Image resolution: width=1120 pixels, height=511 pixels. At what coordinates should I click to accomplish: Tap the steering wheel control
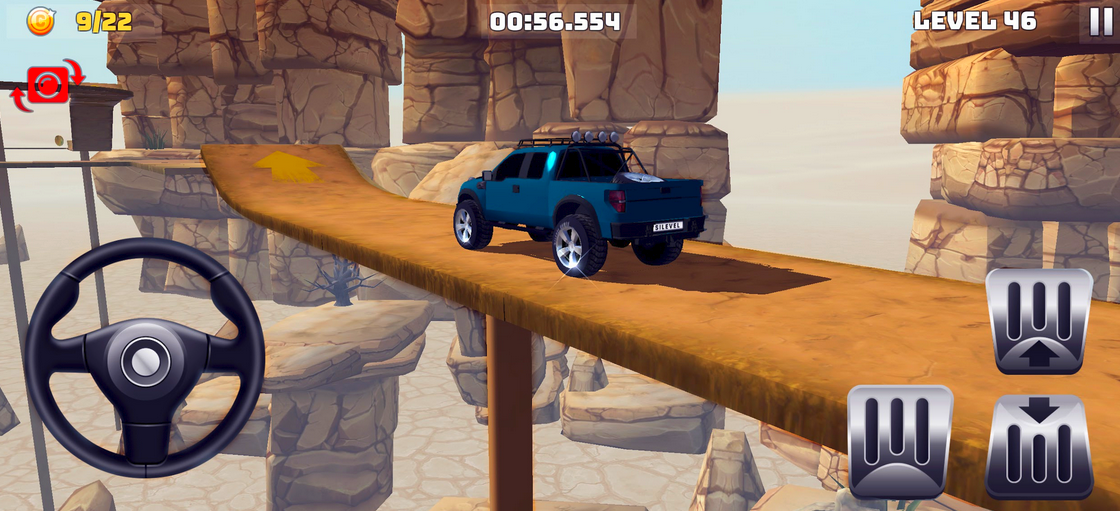[145, 357]
